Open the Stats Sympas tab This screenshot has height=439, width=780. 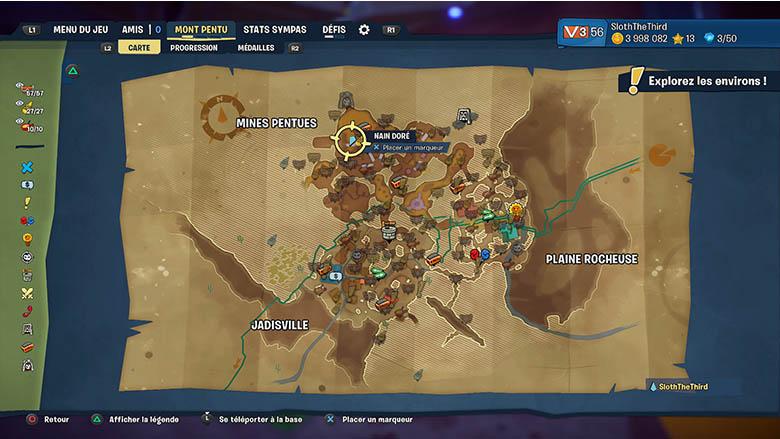pos(275,30)
